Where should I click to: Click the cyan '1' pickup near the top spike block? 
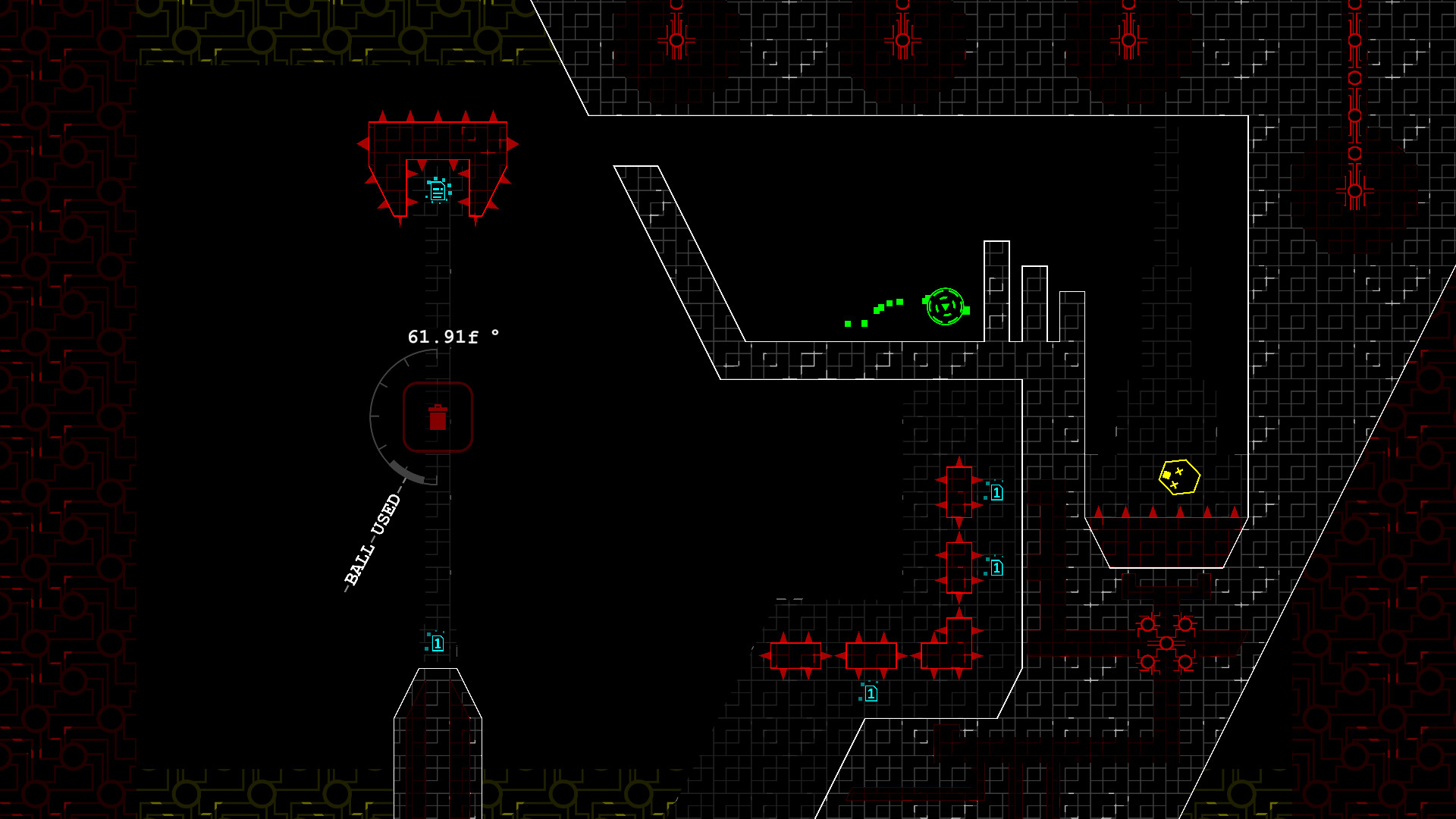(x=996, y=491)
